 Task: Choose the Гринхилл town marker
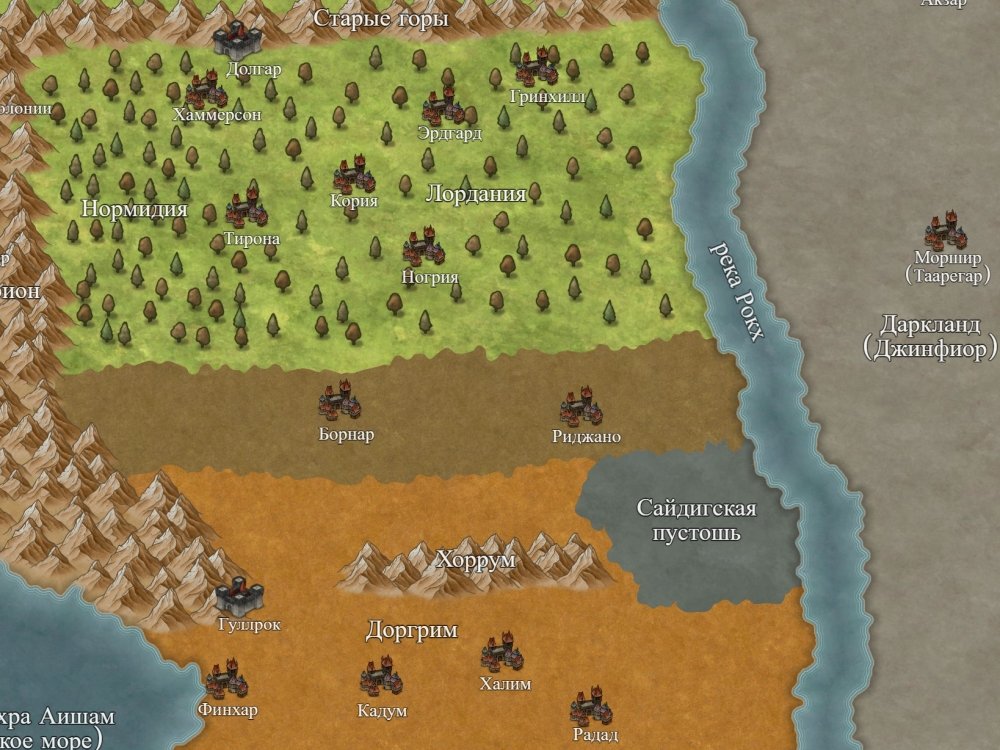click(x=536, y=68)
